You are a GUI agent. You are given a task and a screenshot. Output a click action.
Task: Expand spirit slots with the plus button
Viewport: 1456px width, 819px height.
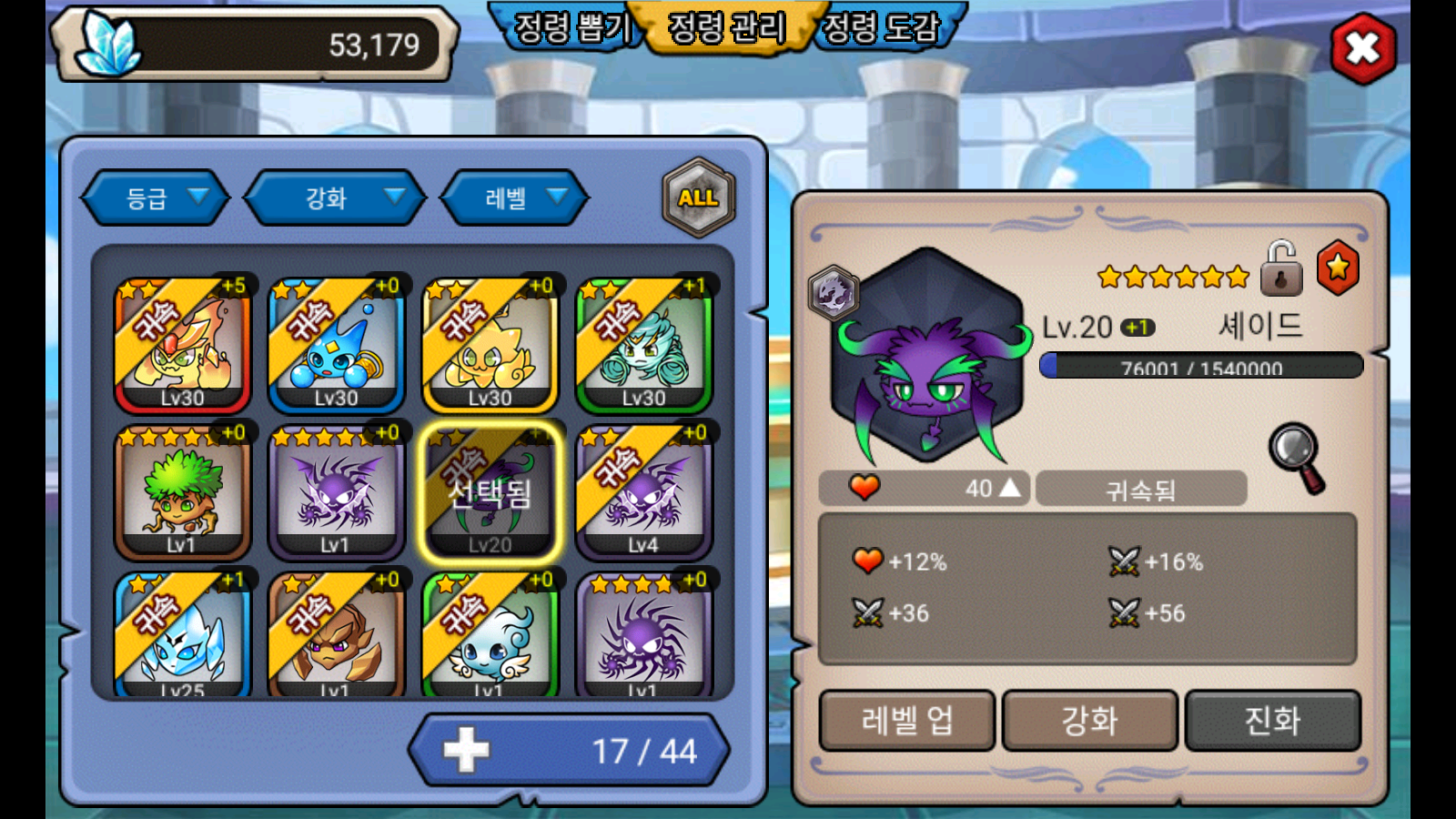pyautogui.click(x=467, y=751)
